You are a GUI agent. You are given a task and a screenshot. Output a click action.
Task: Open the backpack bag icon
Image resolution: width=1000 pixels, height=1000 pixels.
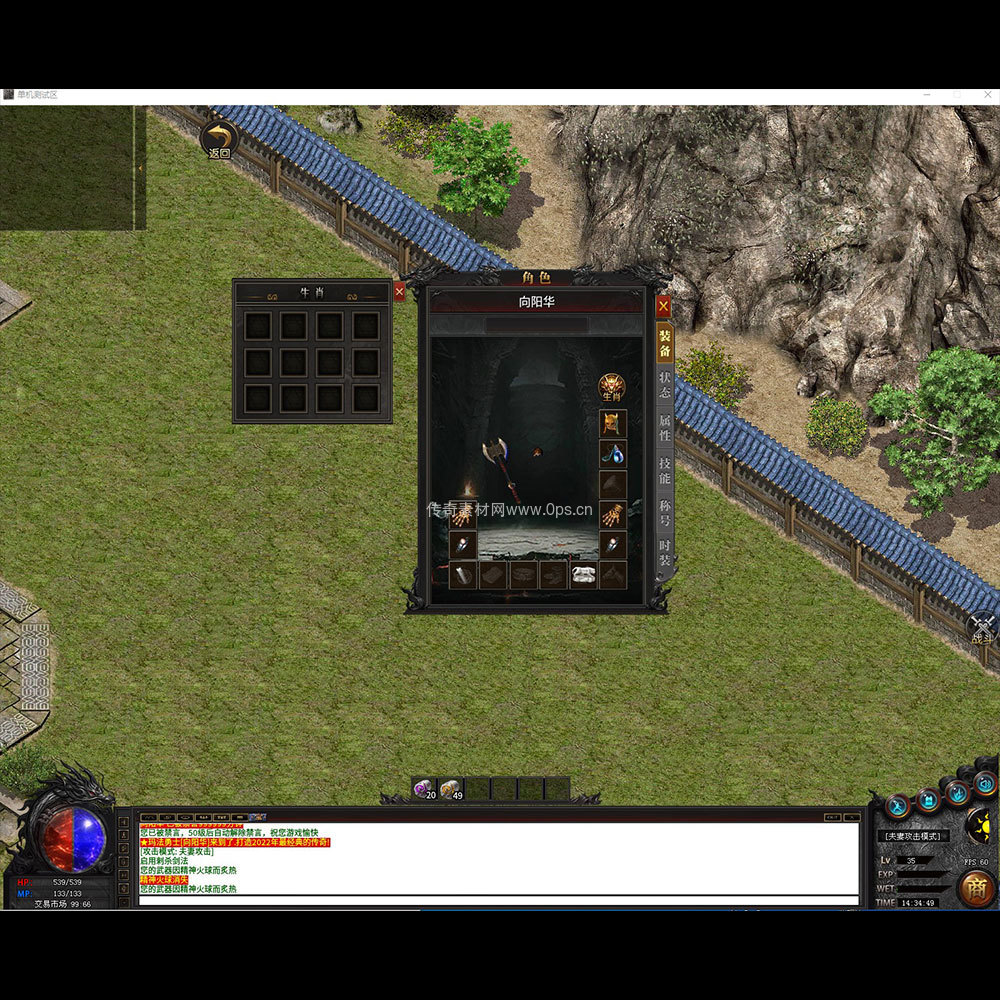(x=929, y=800)
